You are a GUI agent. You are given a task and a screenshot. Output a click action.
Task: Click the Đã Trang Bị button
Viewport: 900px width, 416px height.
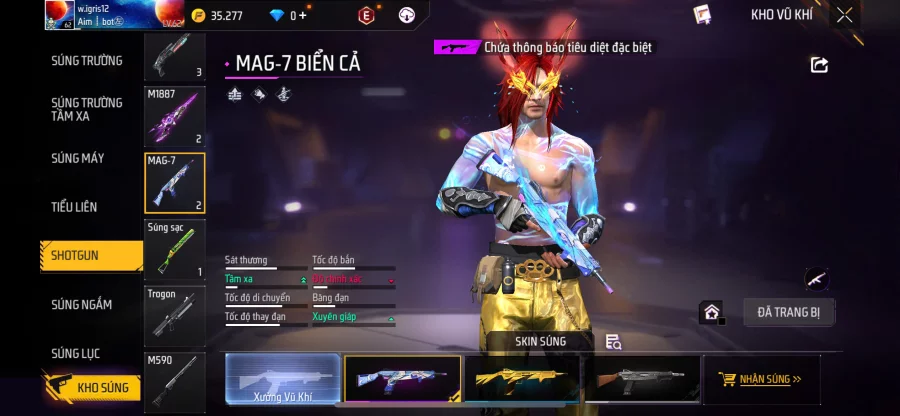point(789,312)
